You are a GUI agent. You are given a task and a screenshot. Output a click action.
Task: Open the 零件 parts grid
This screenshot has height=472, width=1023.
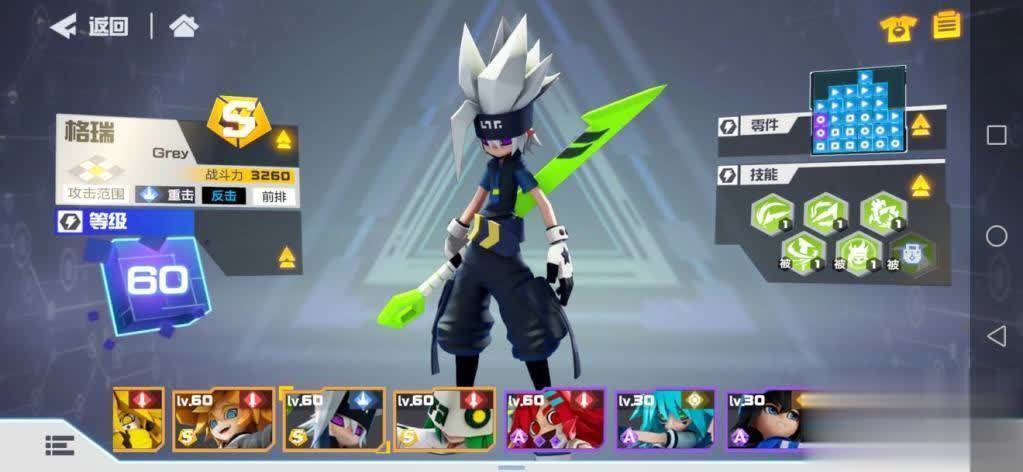click(857, 111)
